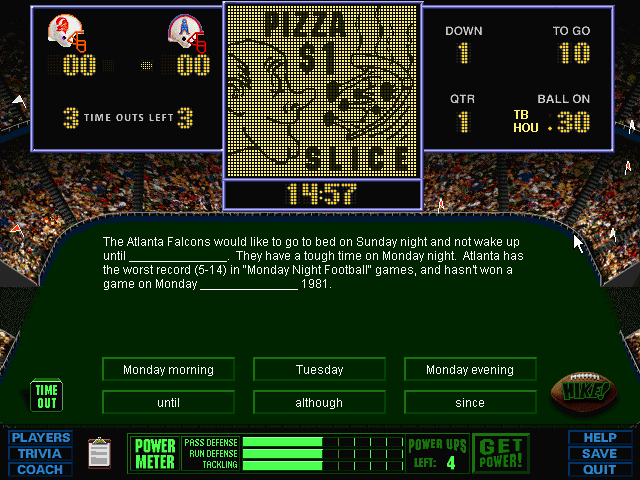640x480 pixels.
Task: Open the Players menu
Action: coord(41,438)
